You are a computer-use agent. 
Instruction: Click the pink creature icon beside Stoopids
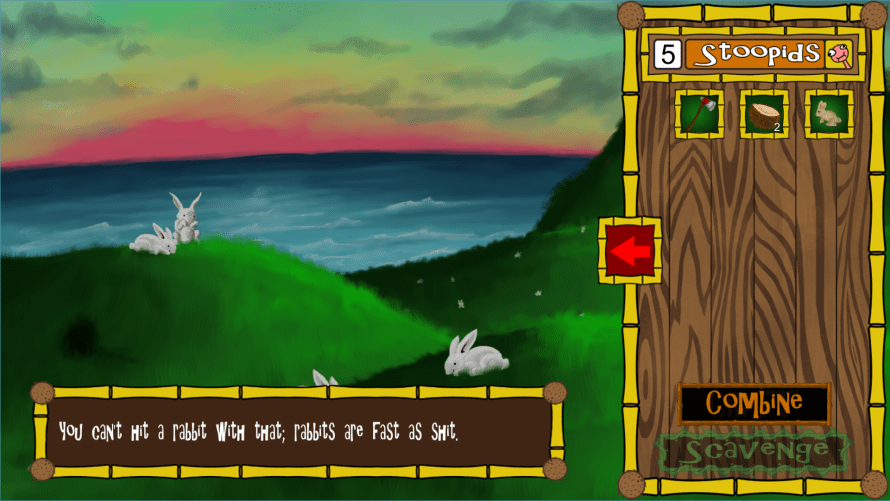tap(839, 54)
